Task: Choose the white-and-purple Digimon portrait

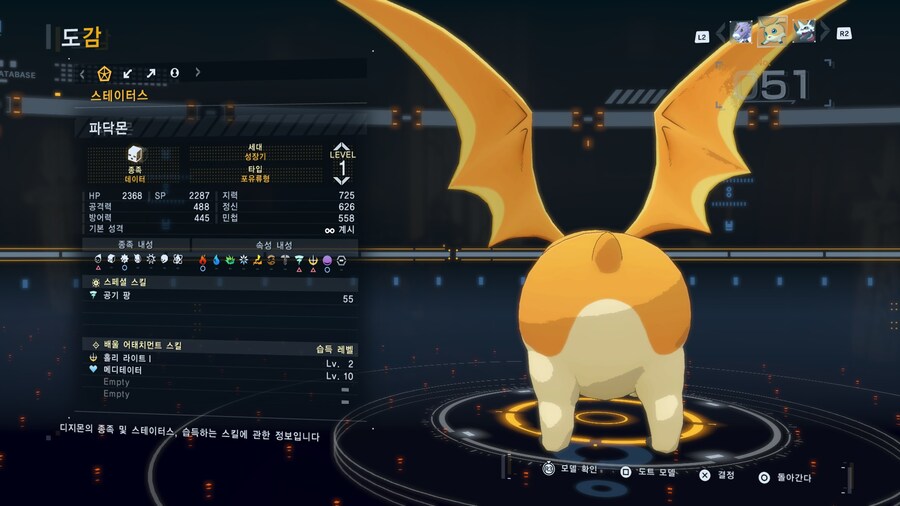Action: tap(804, 33)
